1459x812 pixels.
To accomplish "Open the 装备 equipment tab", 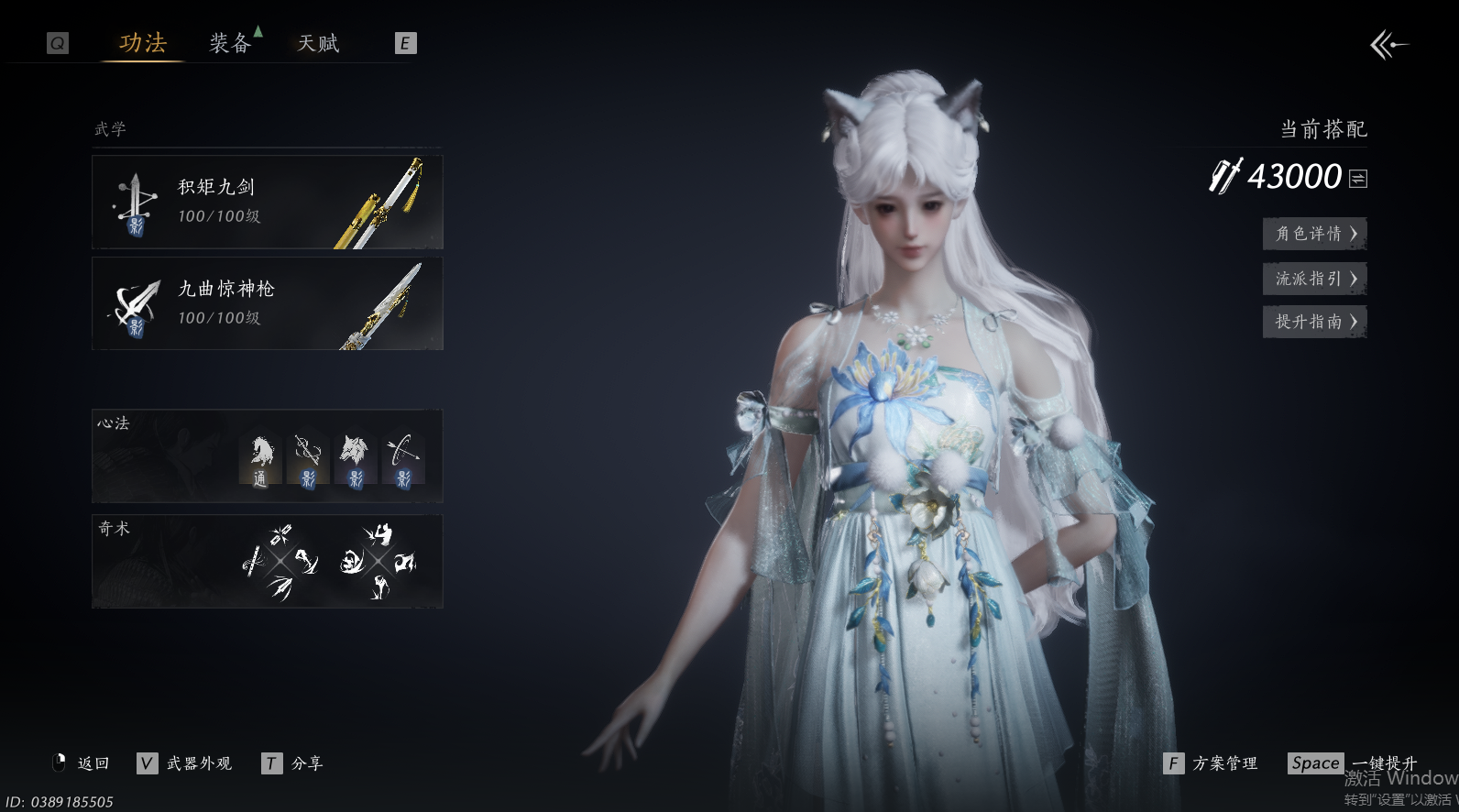I will 230,43.
